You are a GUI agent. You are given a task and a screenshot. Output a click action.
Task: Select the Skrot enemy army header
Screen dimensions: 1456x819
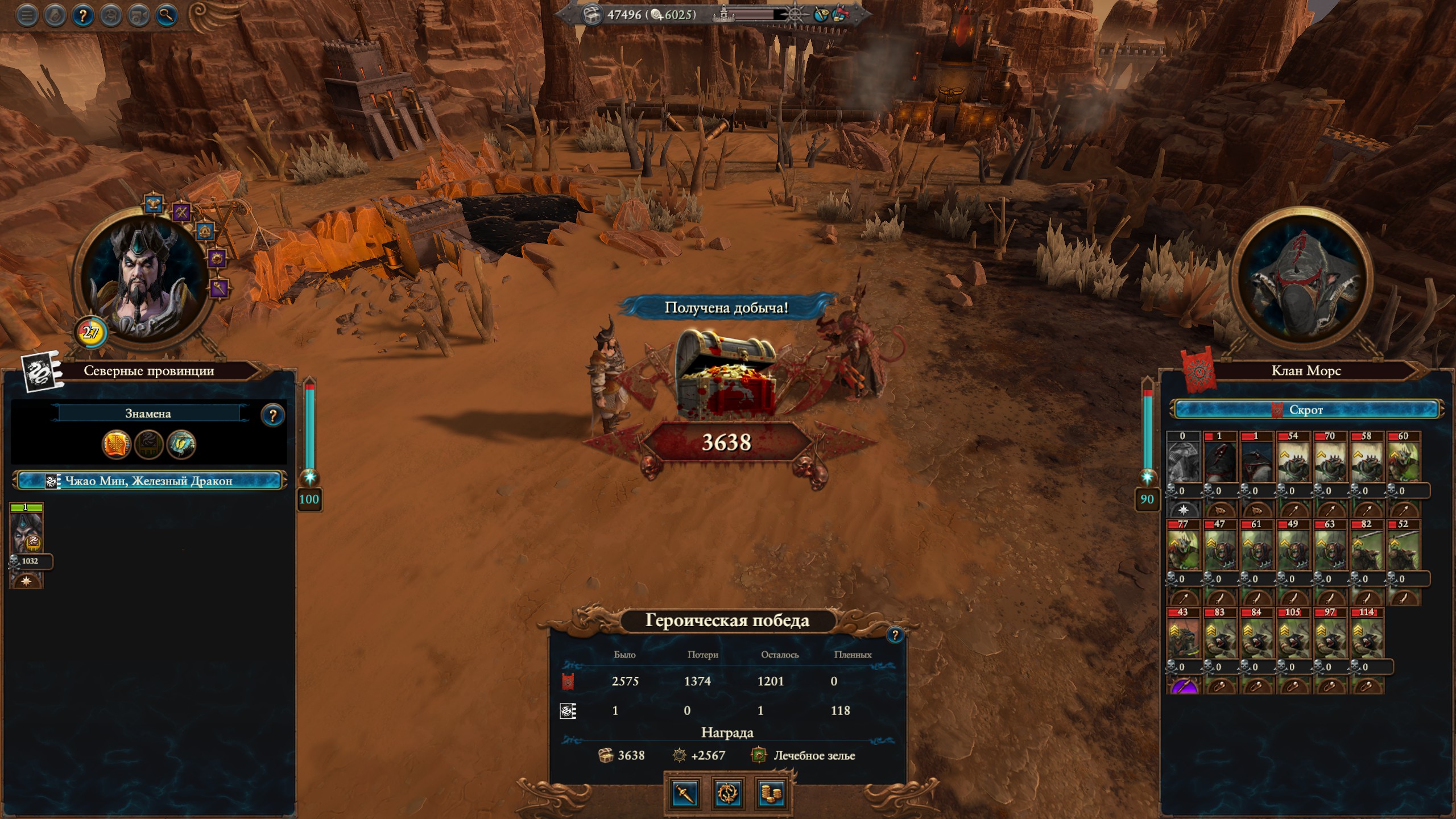tap(1306, 409)
